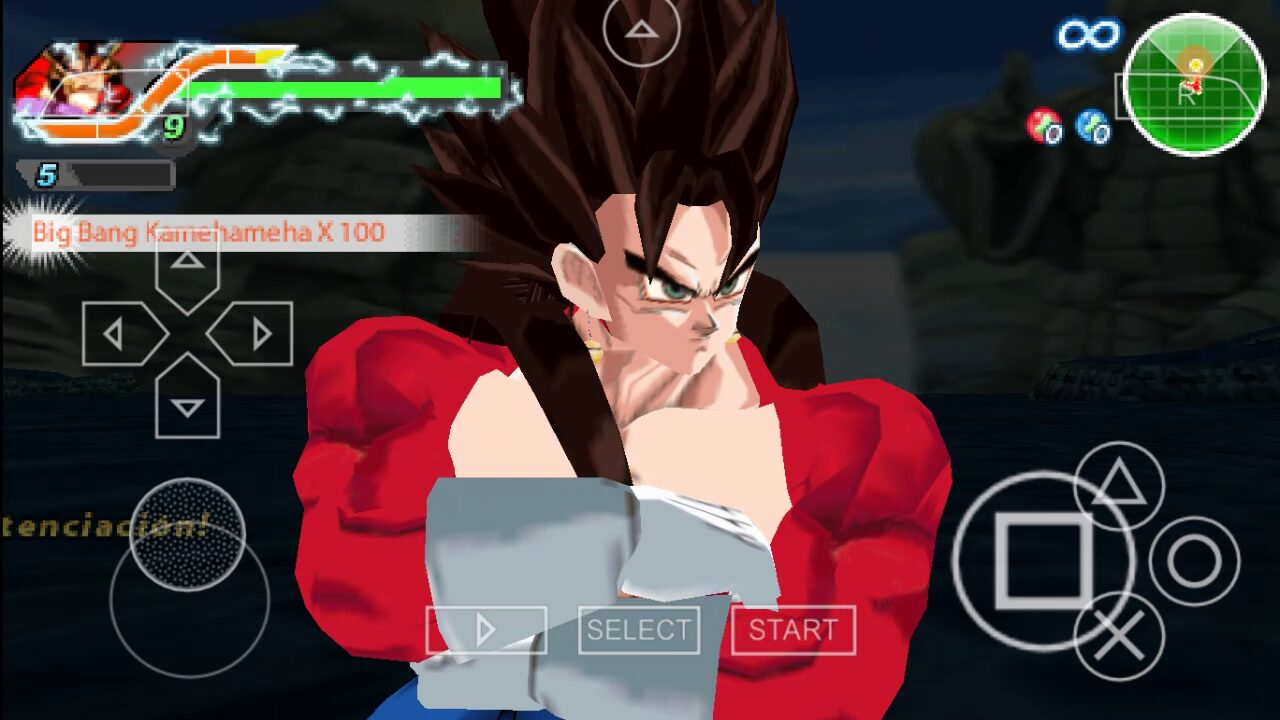Tap the D-pad left arrow

(120, 334)
